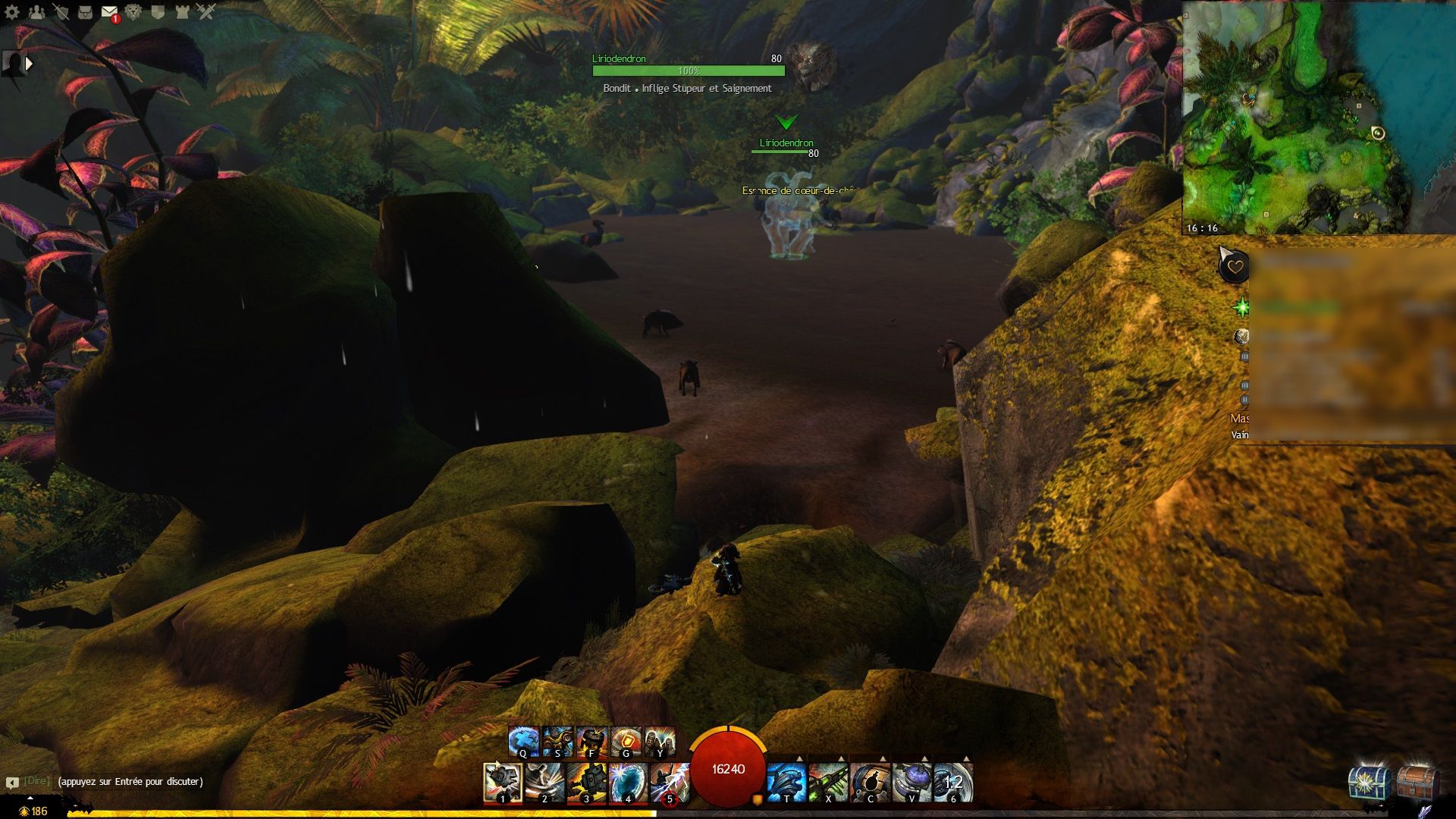
Task: Open the inventory bag
Action: (x=85, y=11)
